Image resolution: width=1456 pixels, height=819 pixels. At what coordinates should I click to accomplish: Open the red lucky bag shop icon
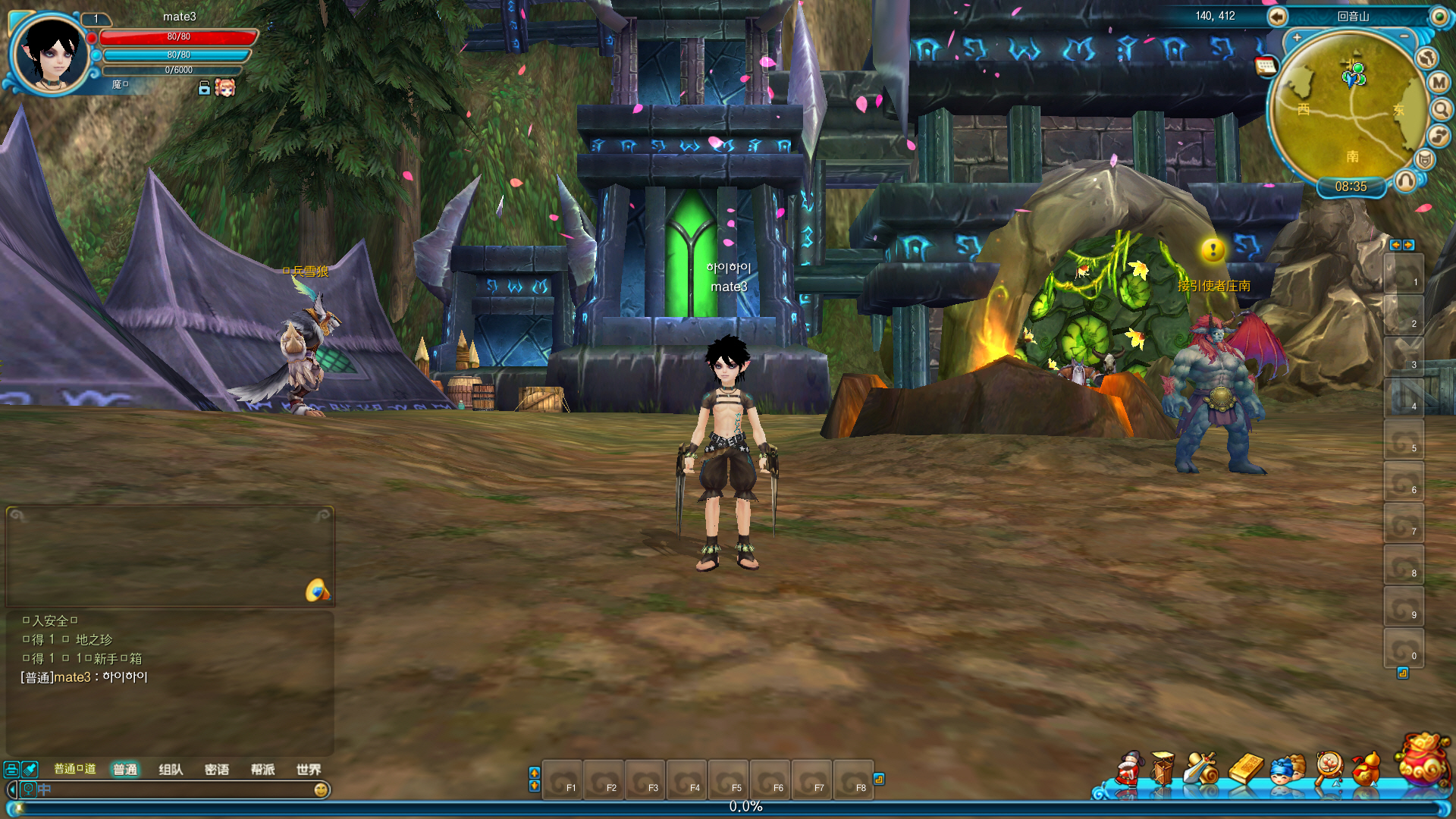point(1423,760)
